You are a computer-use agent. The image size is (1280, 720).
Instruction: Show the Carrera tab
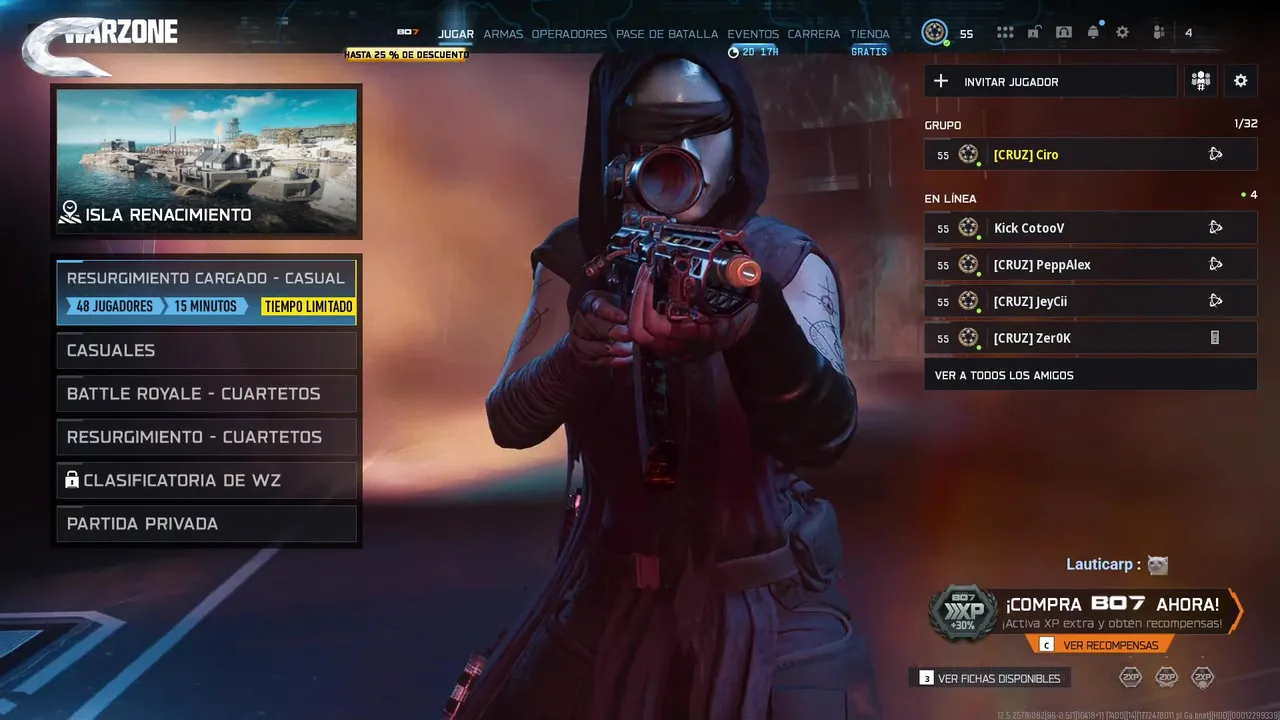(814, 34)
